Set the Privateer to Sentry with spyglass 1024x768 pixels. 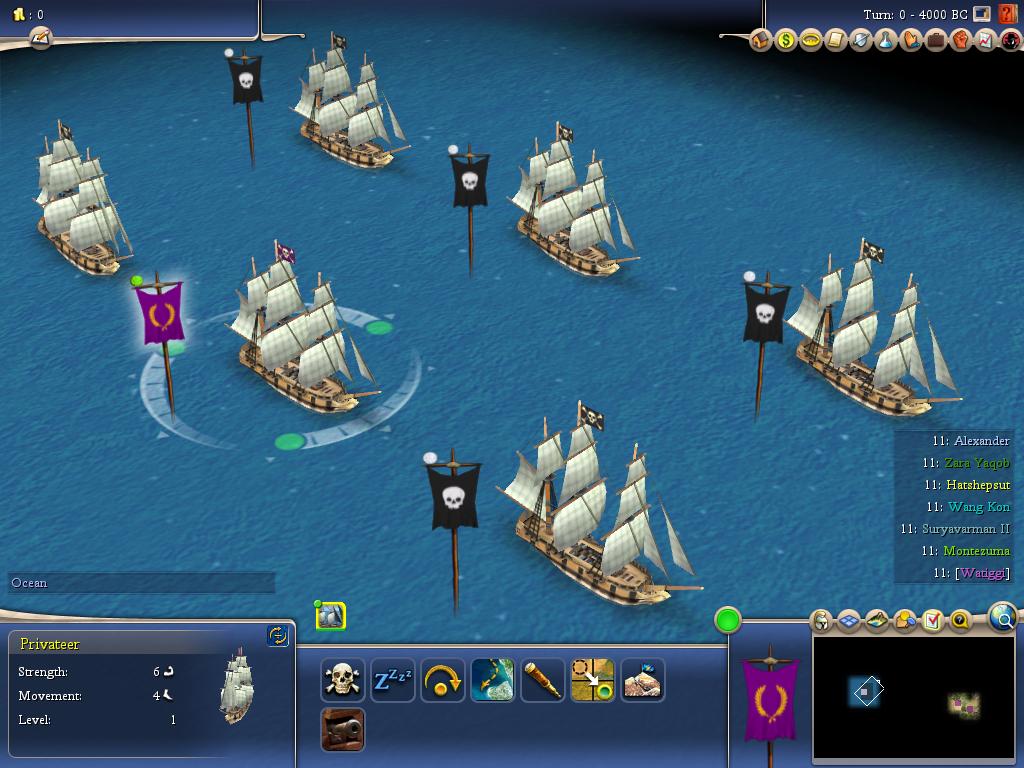tap(543, 680)
